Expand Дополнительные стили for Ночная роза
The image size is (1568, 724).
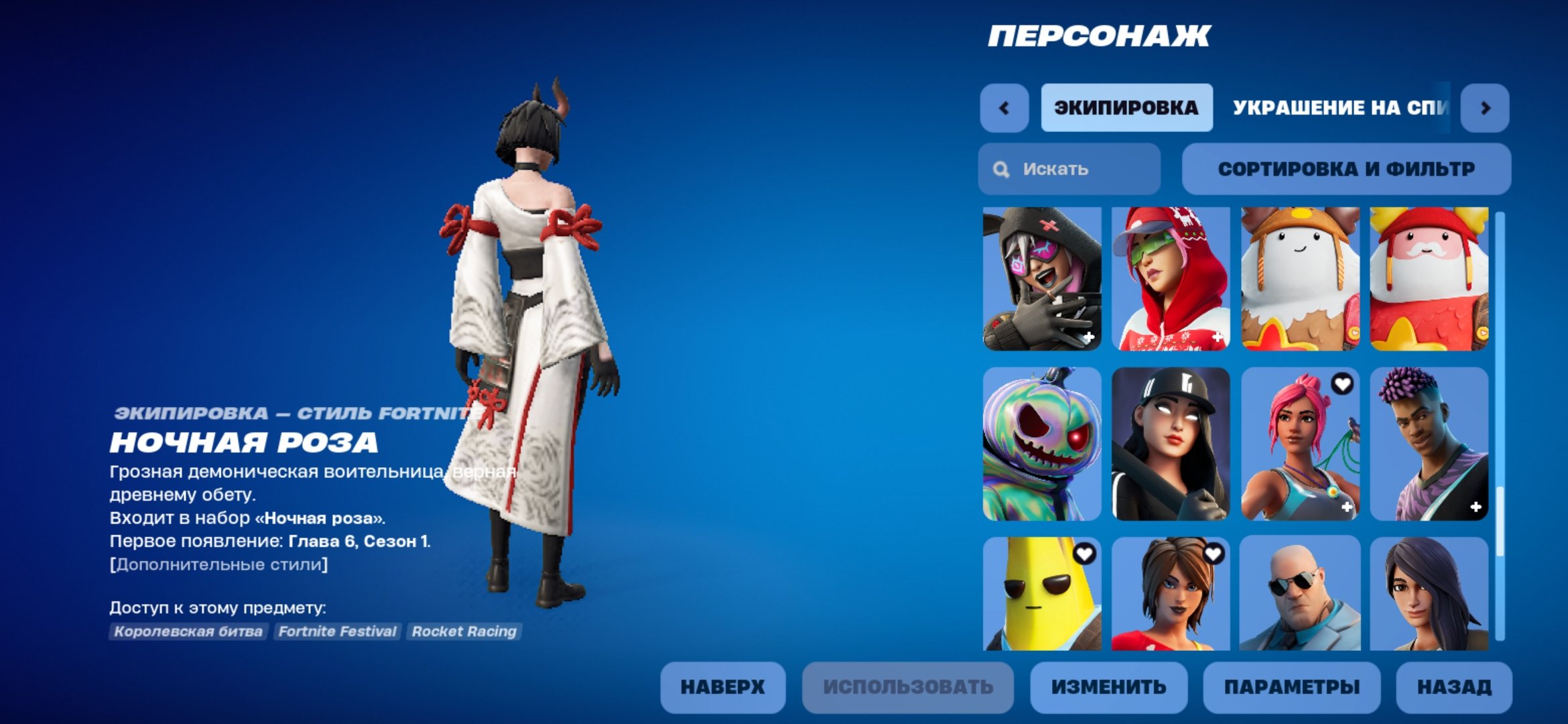(x=218, y=564)
